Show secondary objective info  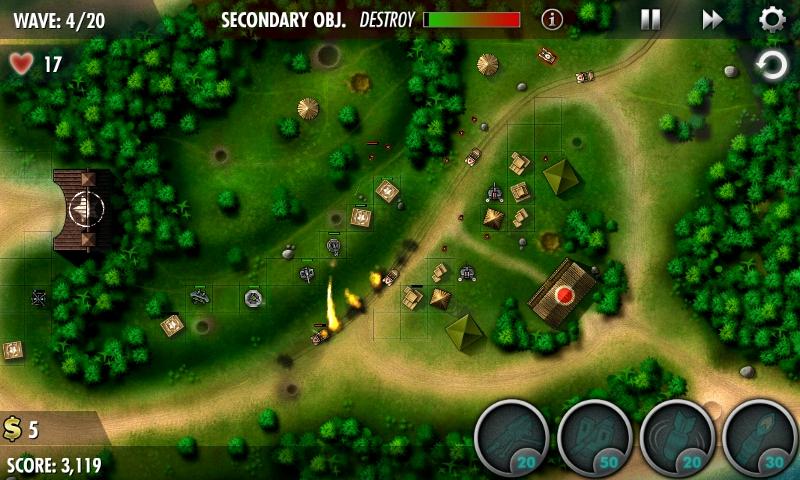(x=552, y=19)
